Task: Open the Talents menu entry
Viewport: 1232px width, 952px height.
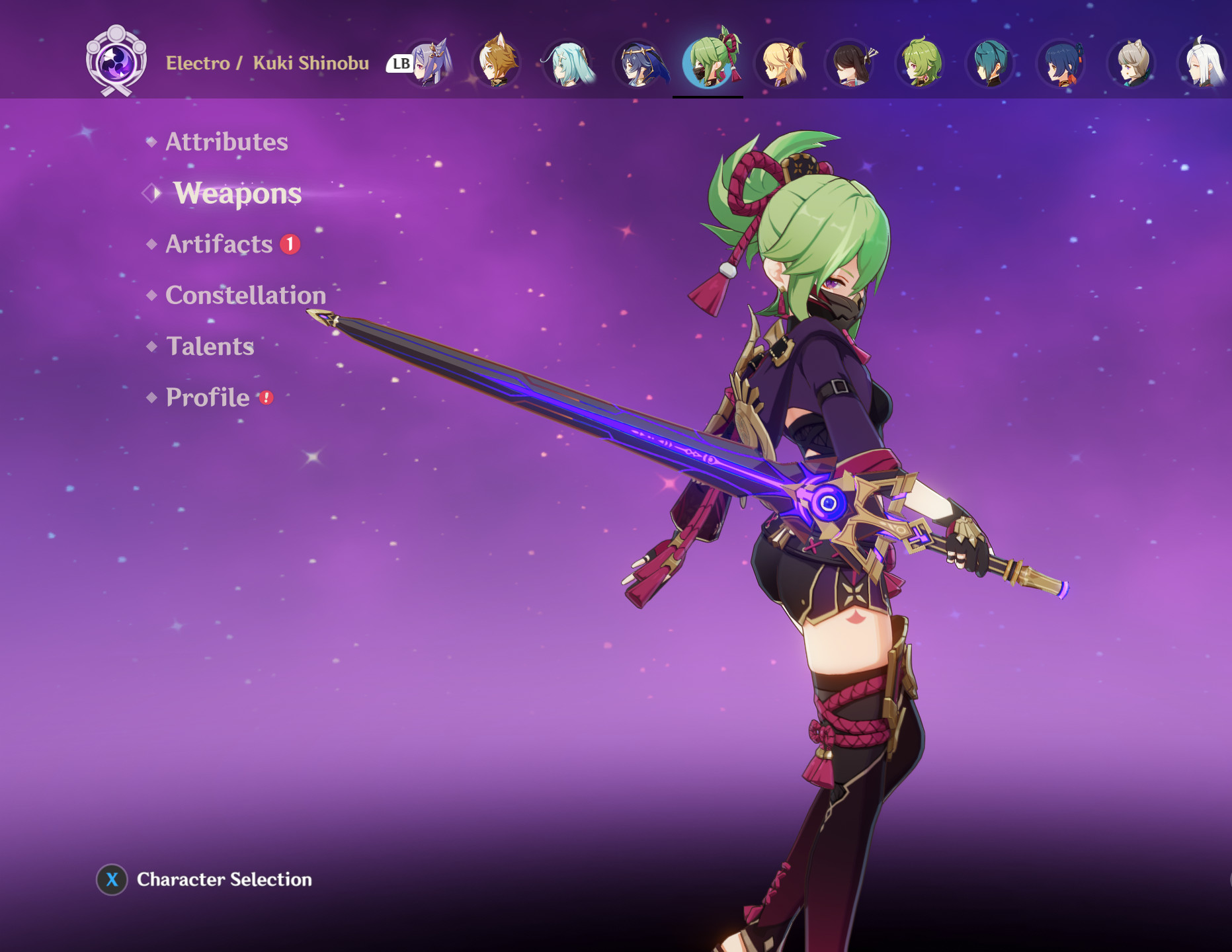Action: (x=209, y=346)
